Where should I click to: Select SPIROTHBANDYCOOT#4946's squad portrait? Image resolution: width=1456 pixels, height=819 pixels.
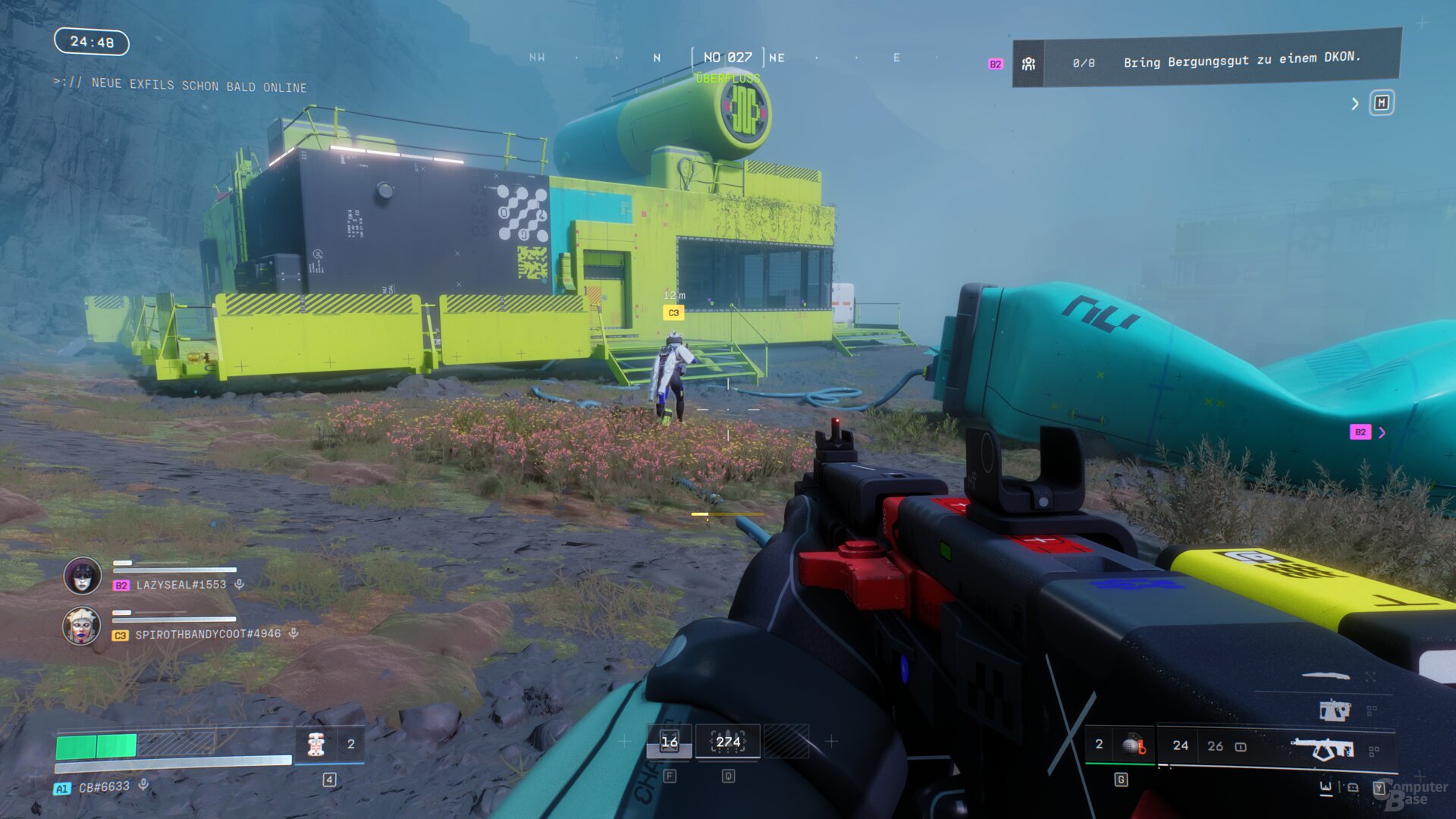(81, 626)
